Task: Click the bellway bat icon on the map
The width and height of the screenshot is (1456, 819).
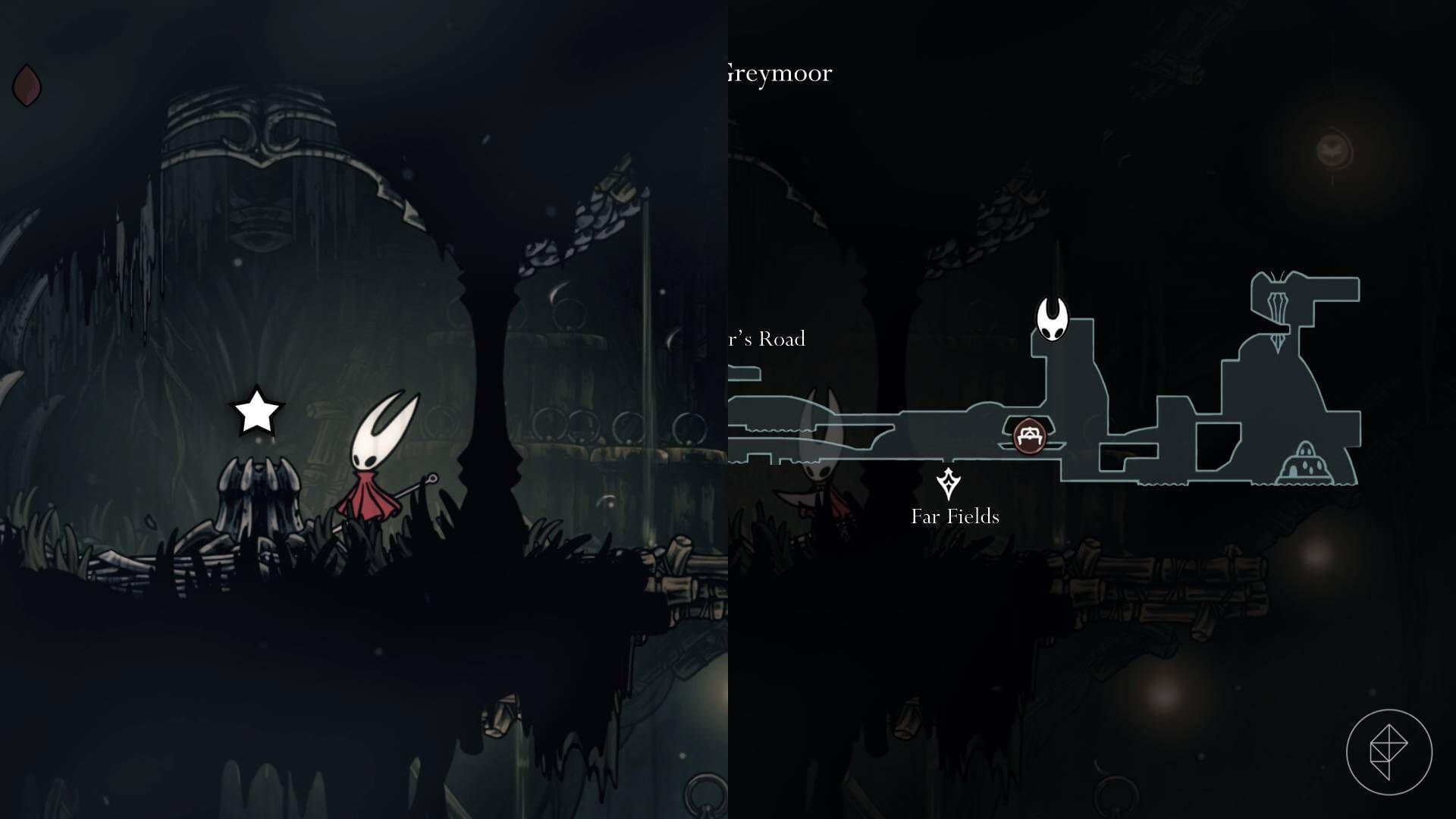Action: pos(1335,148)
